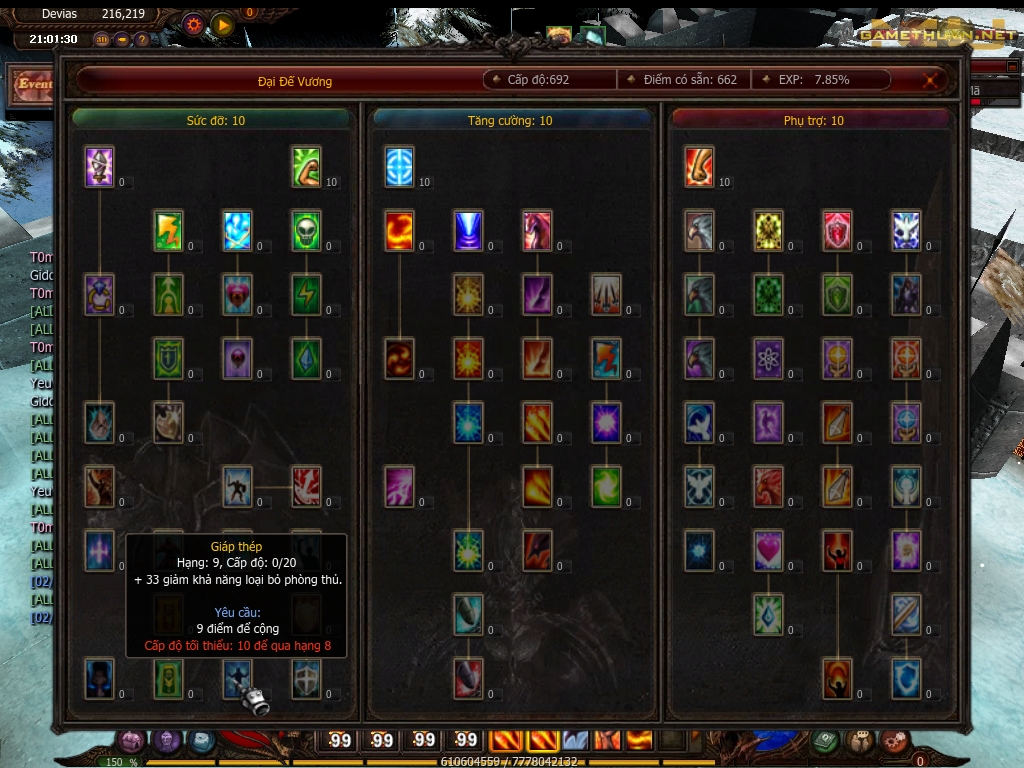Select the green alien skull skill
1024x768 pixels.
pyautogui.click(x=306, y=230)
